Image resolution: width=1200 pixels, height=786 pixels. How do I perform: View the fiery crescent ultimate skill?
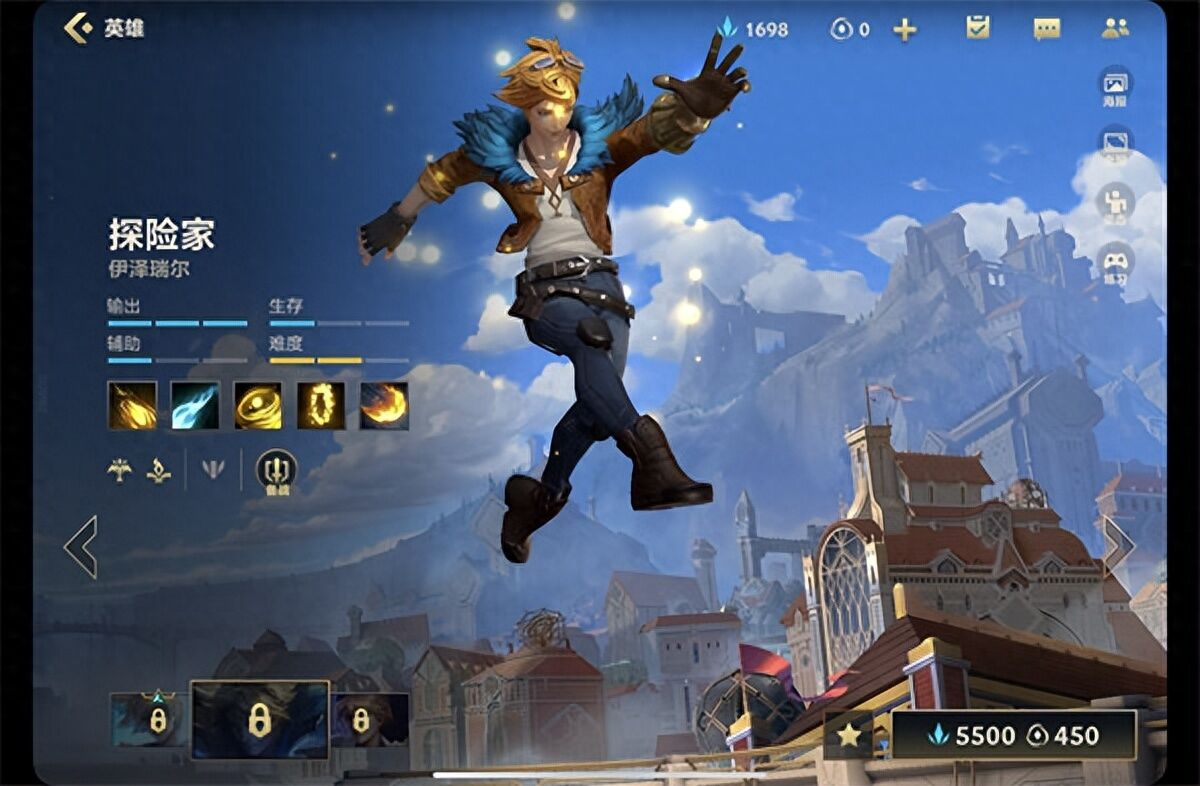(384, 406)
